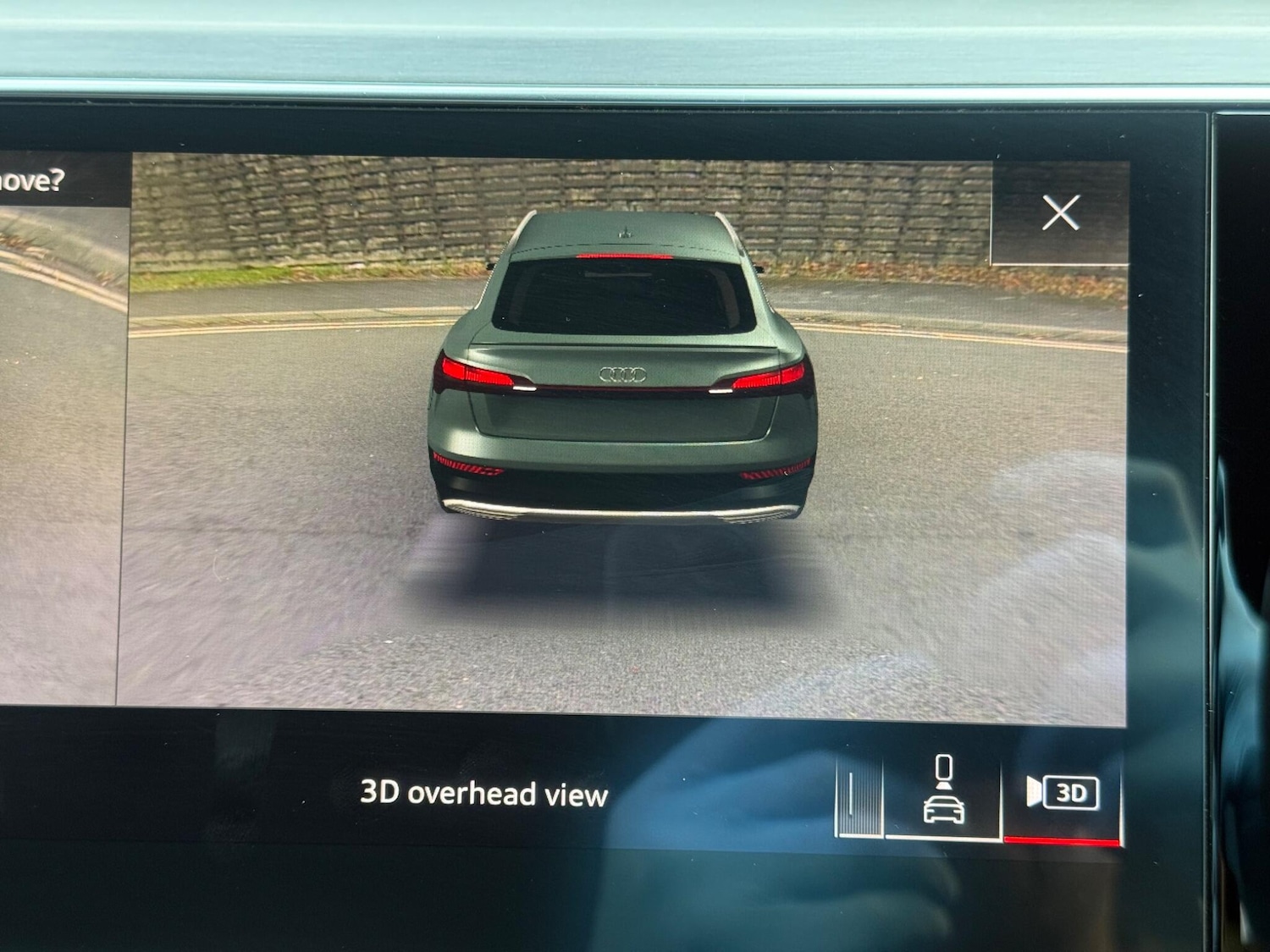Image resolution: width=1270 pixels, height=952 pixels.
Task: Select the '3D overhead view' label
Action: pyautogui.click(x=483, y=795)
